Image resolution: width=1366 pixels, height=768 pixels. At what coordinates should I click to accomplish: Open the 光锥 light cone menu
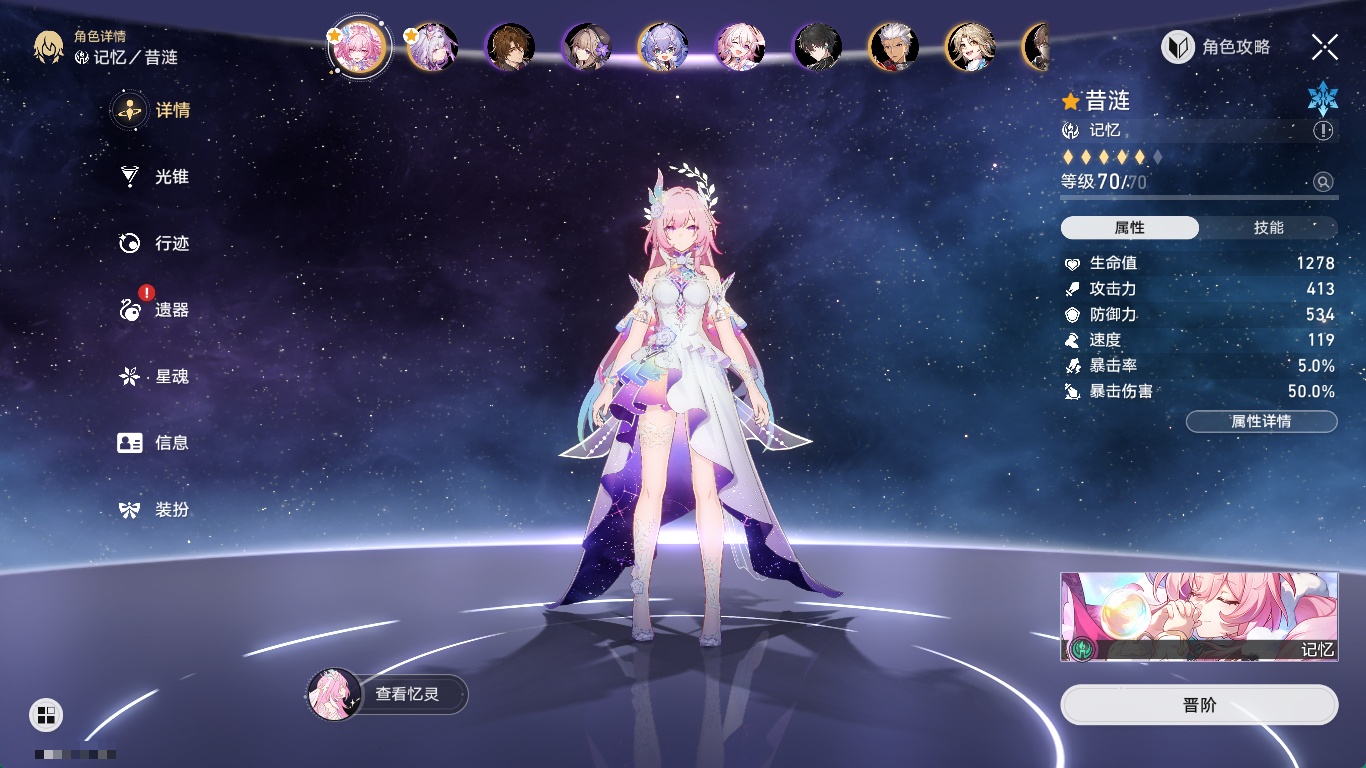(x=153, y=177)
